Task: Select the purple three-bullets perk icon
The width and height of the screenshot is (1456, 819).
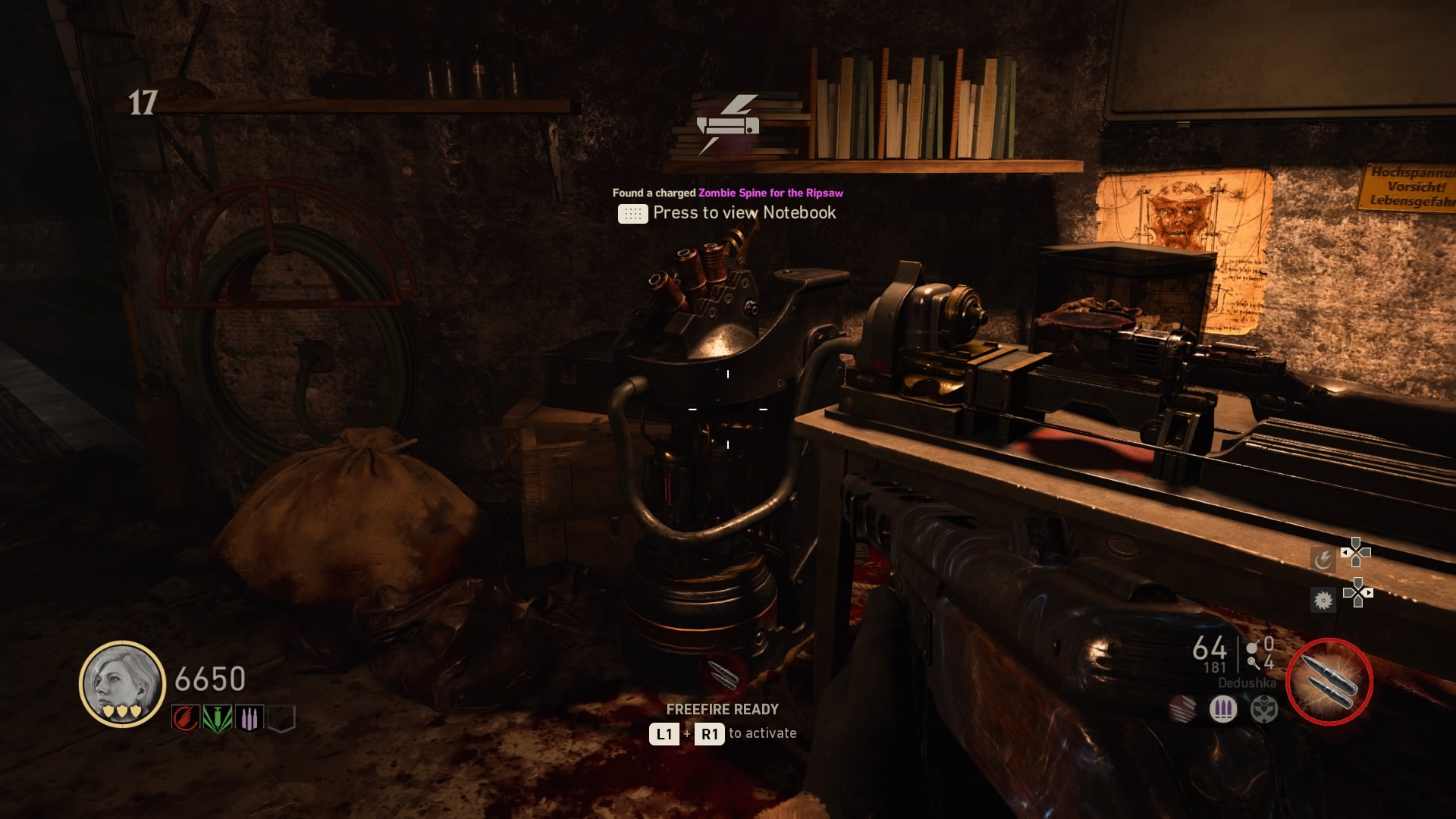Action: [249, 717]
